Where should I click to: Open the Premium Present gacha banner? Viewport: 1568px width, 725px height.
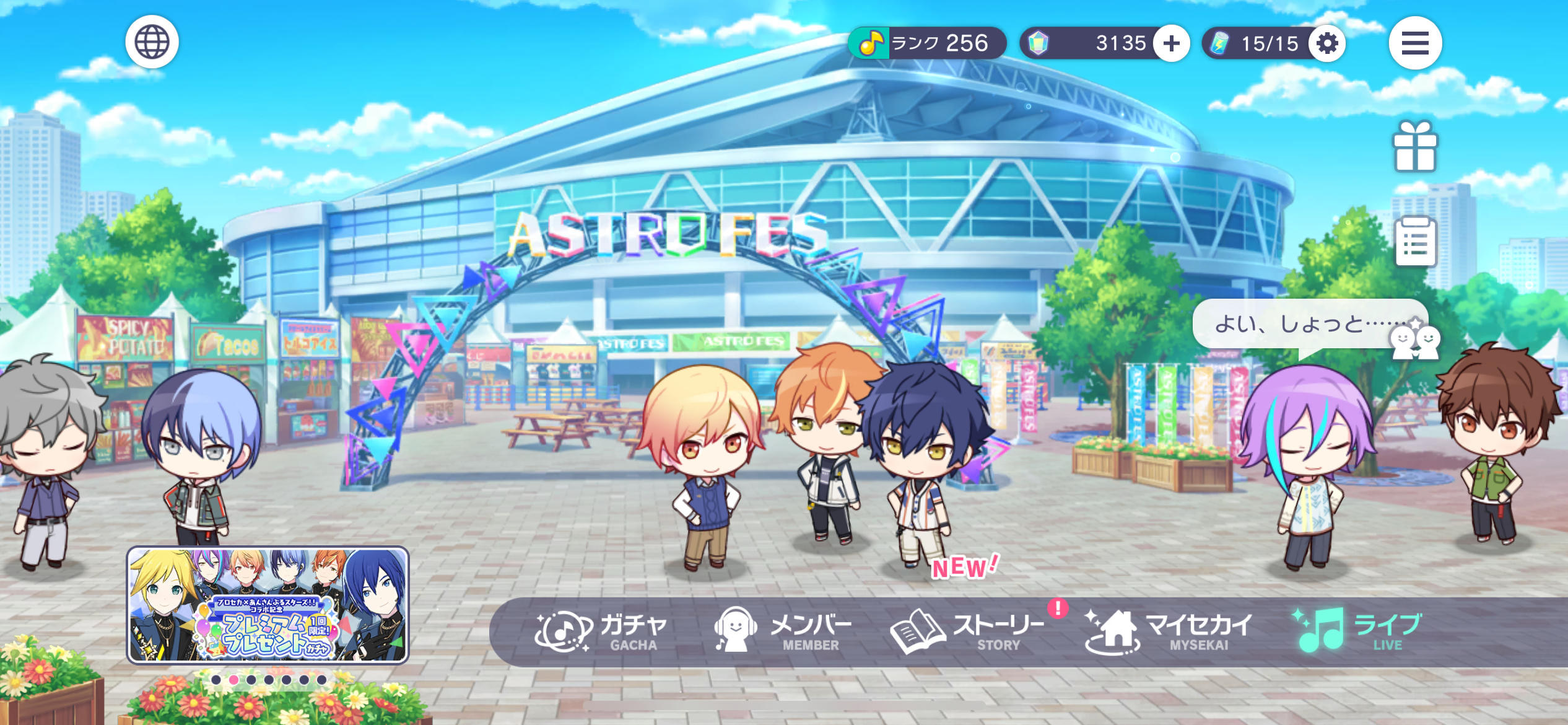coord(268,605)
